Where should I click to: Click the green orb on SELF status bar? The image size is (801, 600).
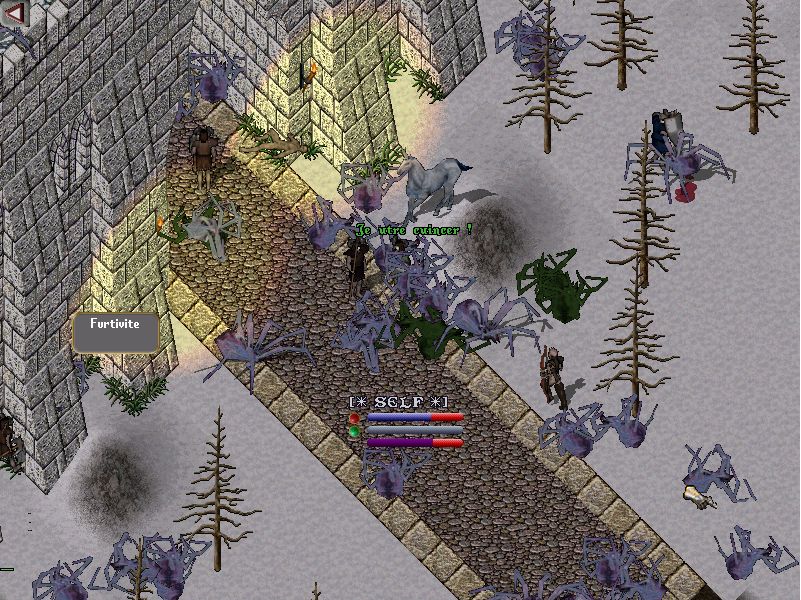click(354, 431)
